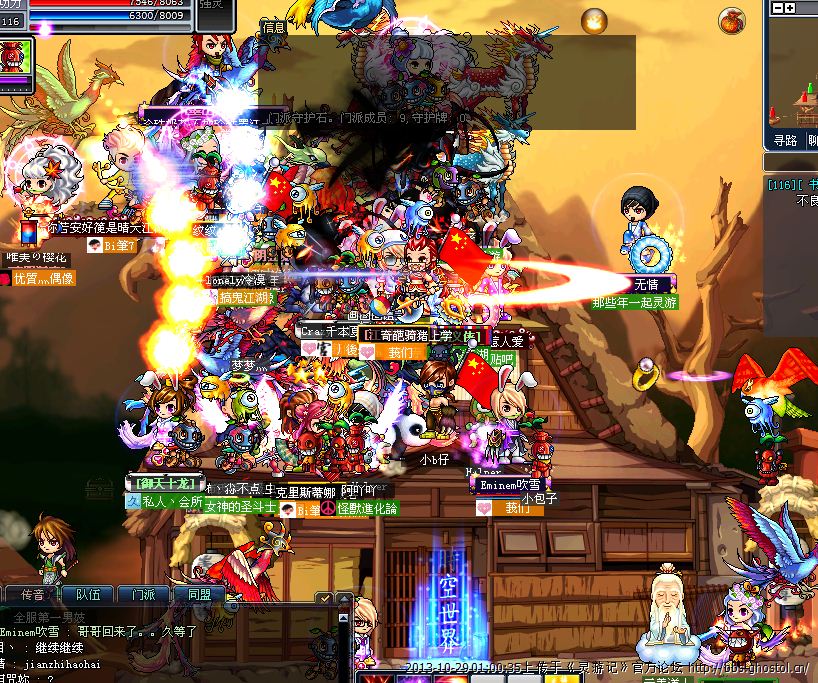The width and height of the screenshot is (818, 683).
Task: Click the 强灵 button beside the bars
Action: (x=211, y=8)
